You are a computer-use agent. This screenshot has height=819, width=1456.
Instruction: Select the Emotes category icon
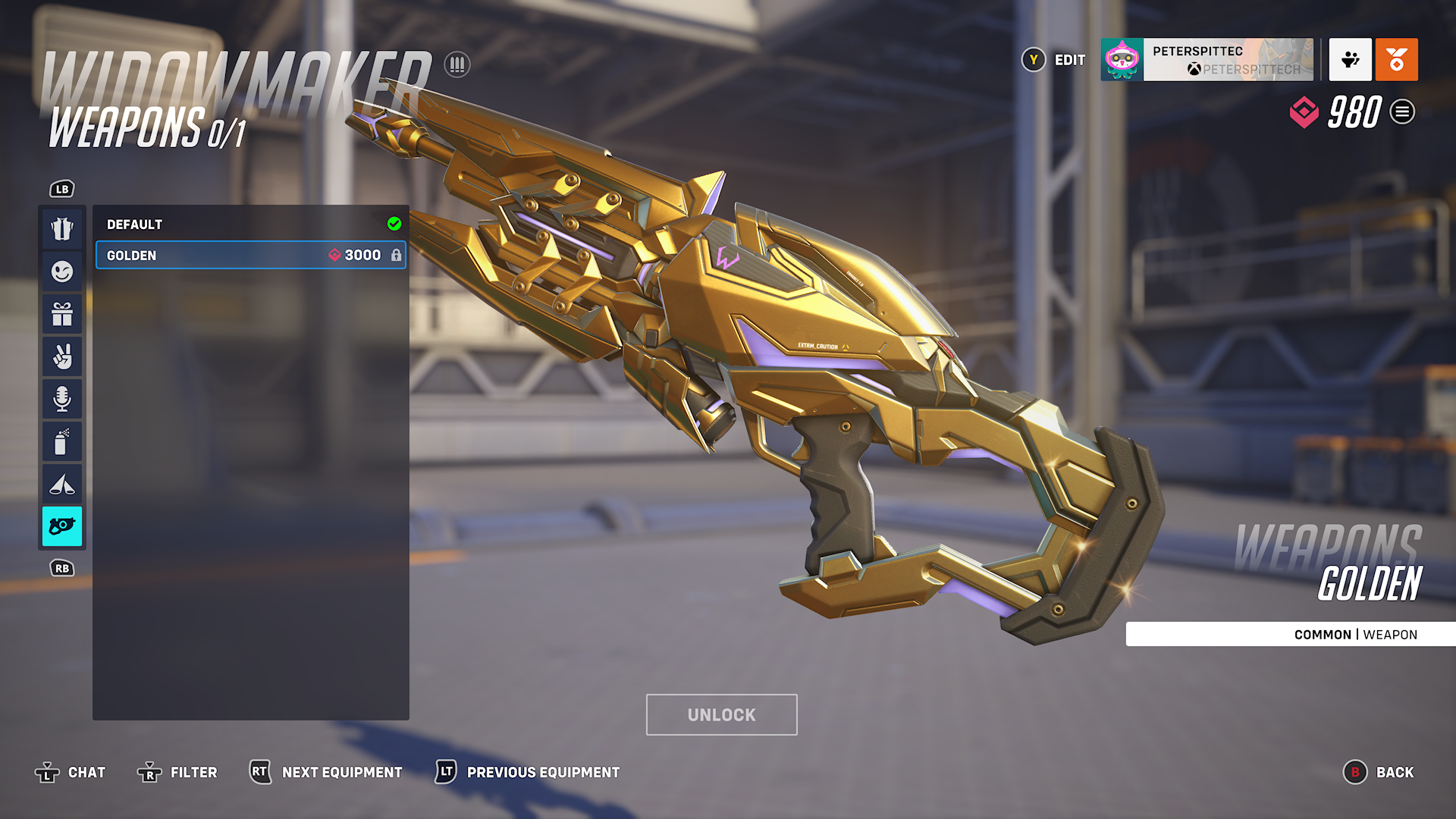[x=62, y=271]
